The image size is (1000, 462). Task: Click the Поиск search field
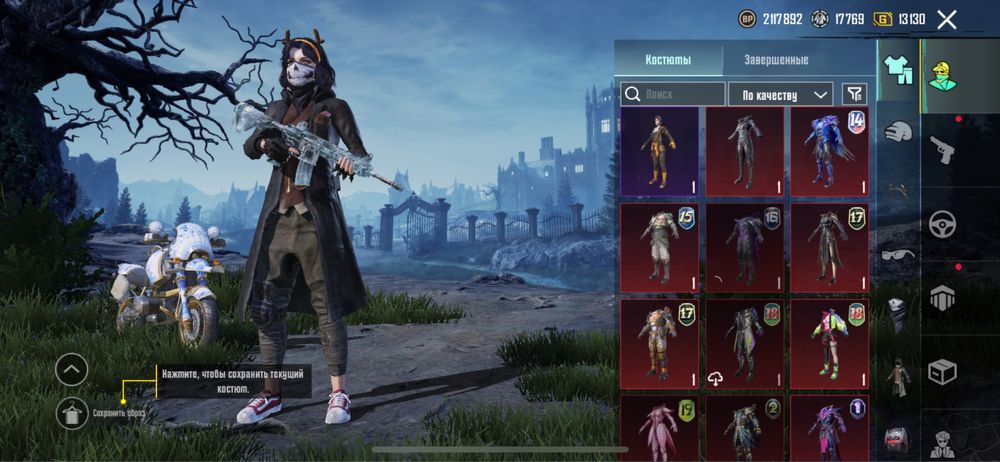click(x=673, y=94)
